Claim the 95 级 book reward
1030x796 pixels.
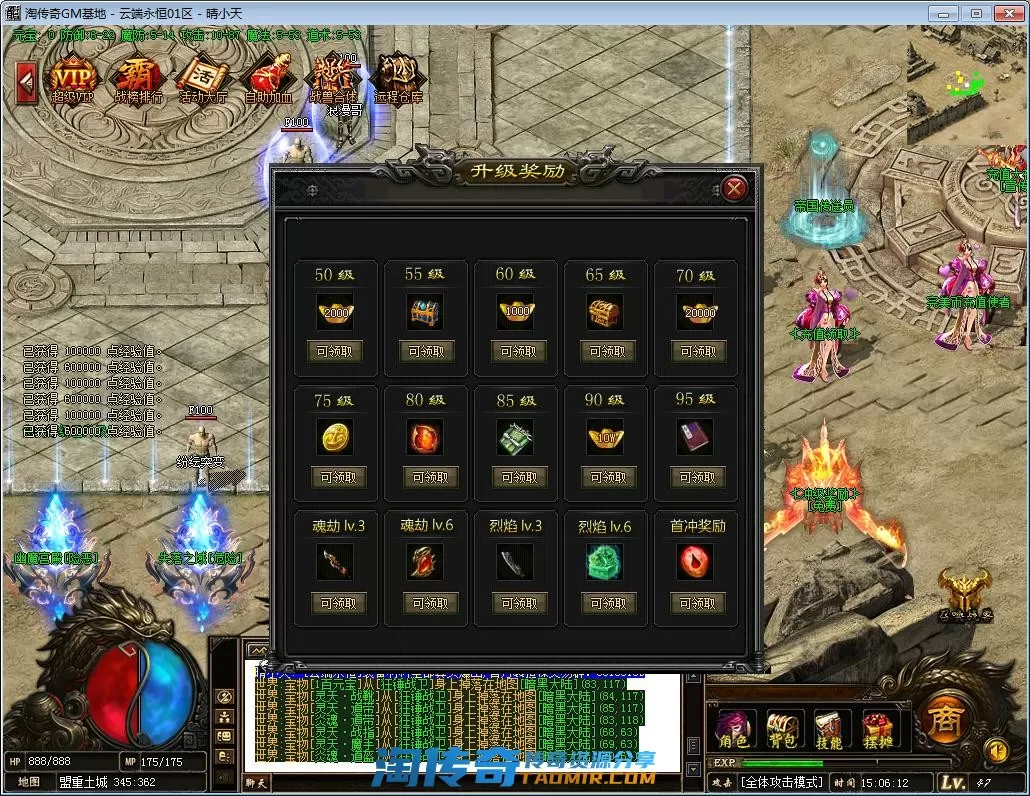pyautogui.click(x=697, y=477)
